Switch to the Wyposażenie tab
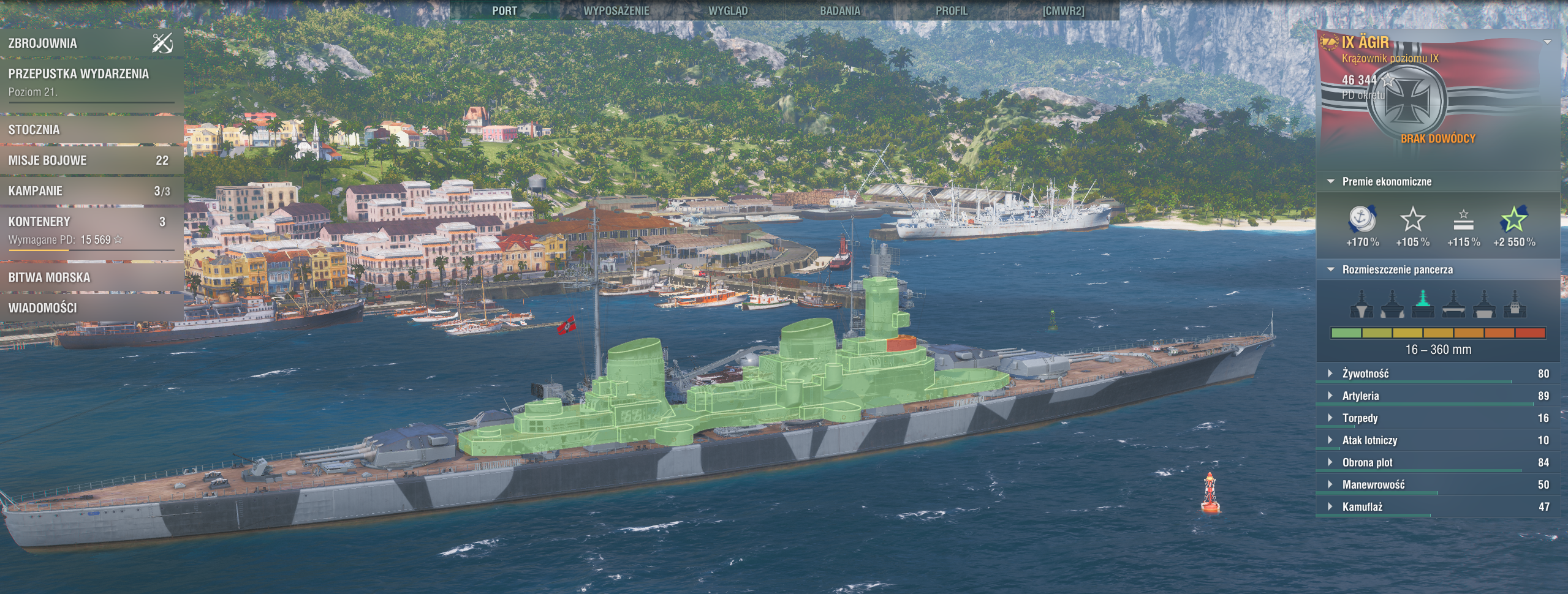The width and height of the screenshot is (1568, 594). click(616, 10)
